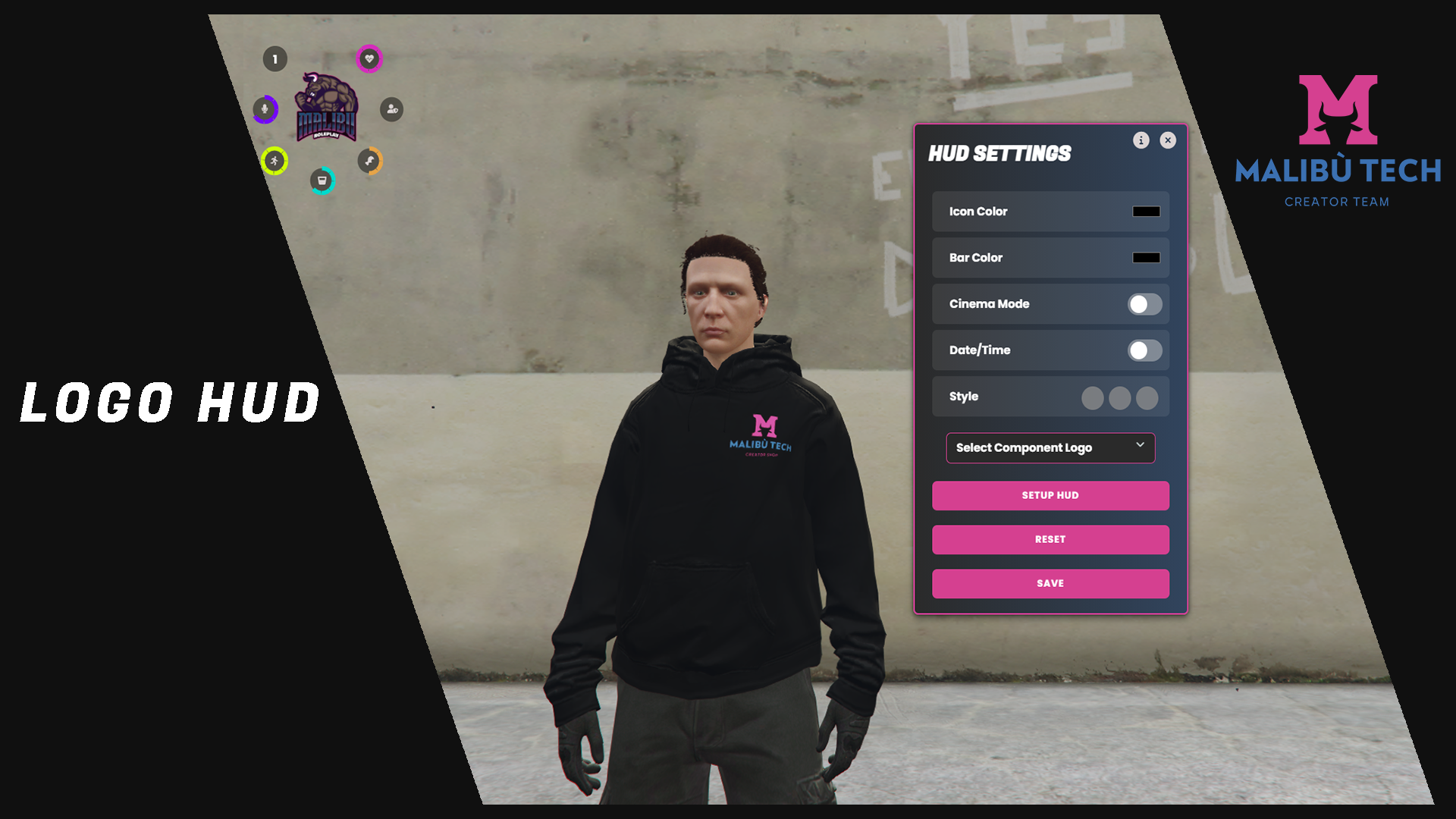Save the HUD settings
This screenshot has width=1456, height=819.
click(1050, 583)
